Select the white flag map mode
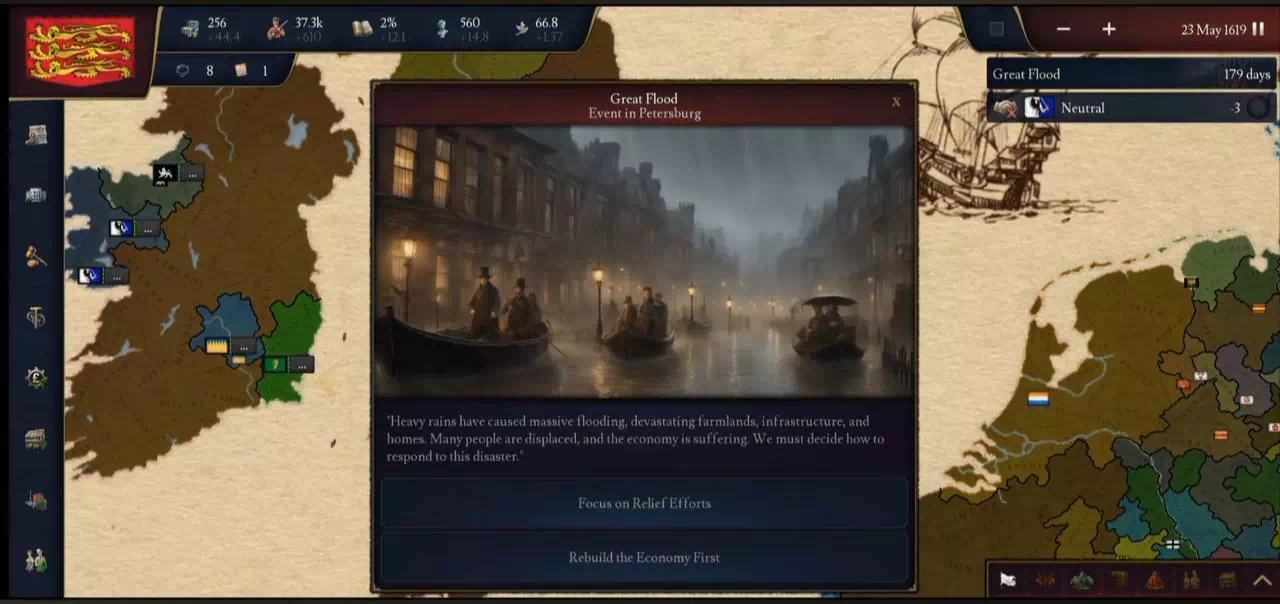This screenshot has height=604, width=1280. [1008, 580]
